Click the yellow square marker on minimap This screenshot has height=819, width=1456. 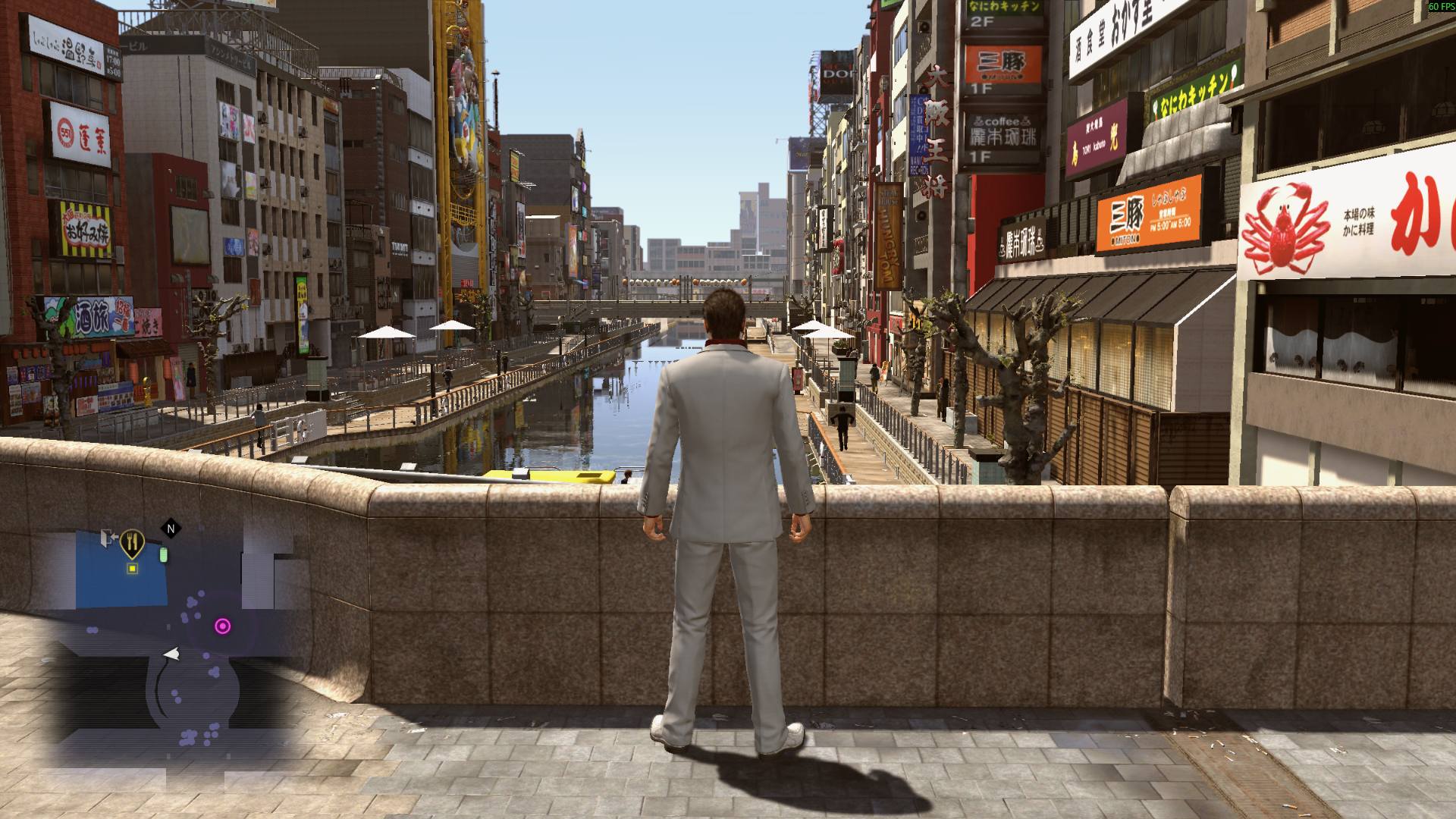(132, 569)
